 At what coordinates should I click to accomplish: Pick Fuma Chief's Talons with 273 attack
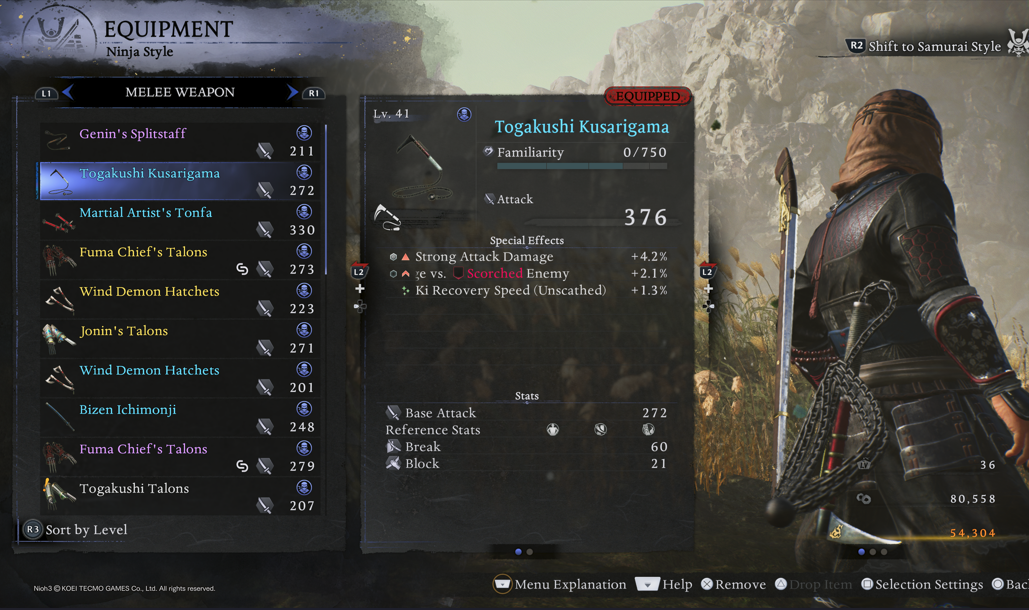(x=180, y=260)
